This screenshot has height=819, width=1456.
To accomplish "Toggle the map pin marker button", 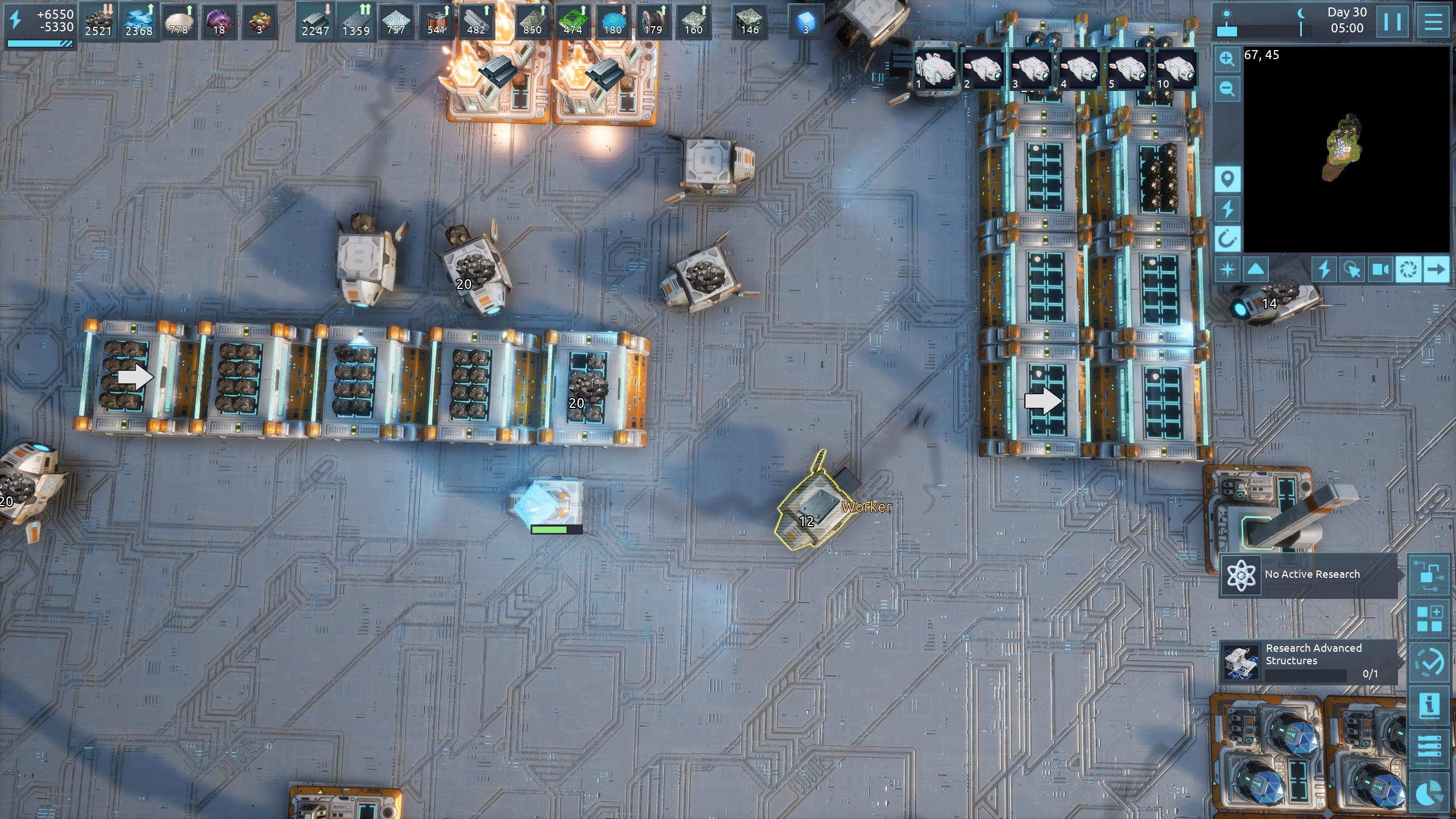I will pos(1227,180).
